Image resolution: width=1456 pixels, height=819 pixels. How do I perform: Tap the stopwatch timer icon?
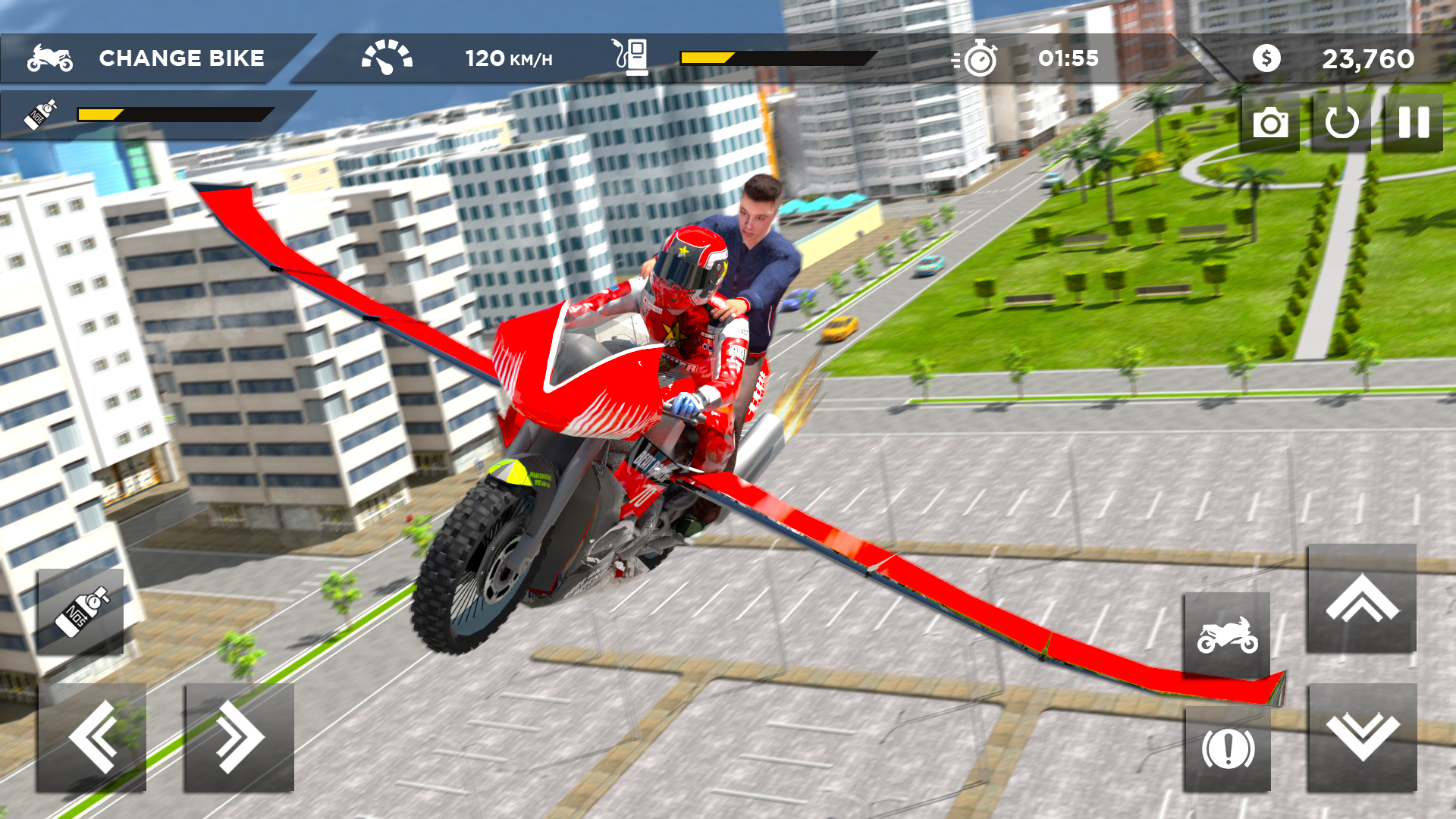click(981, 56)
